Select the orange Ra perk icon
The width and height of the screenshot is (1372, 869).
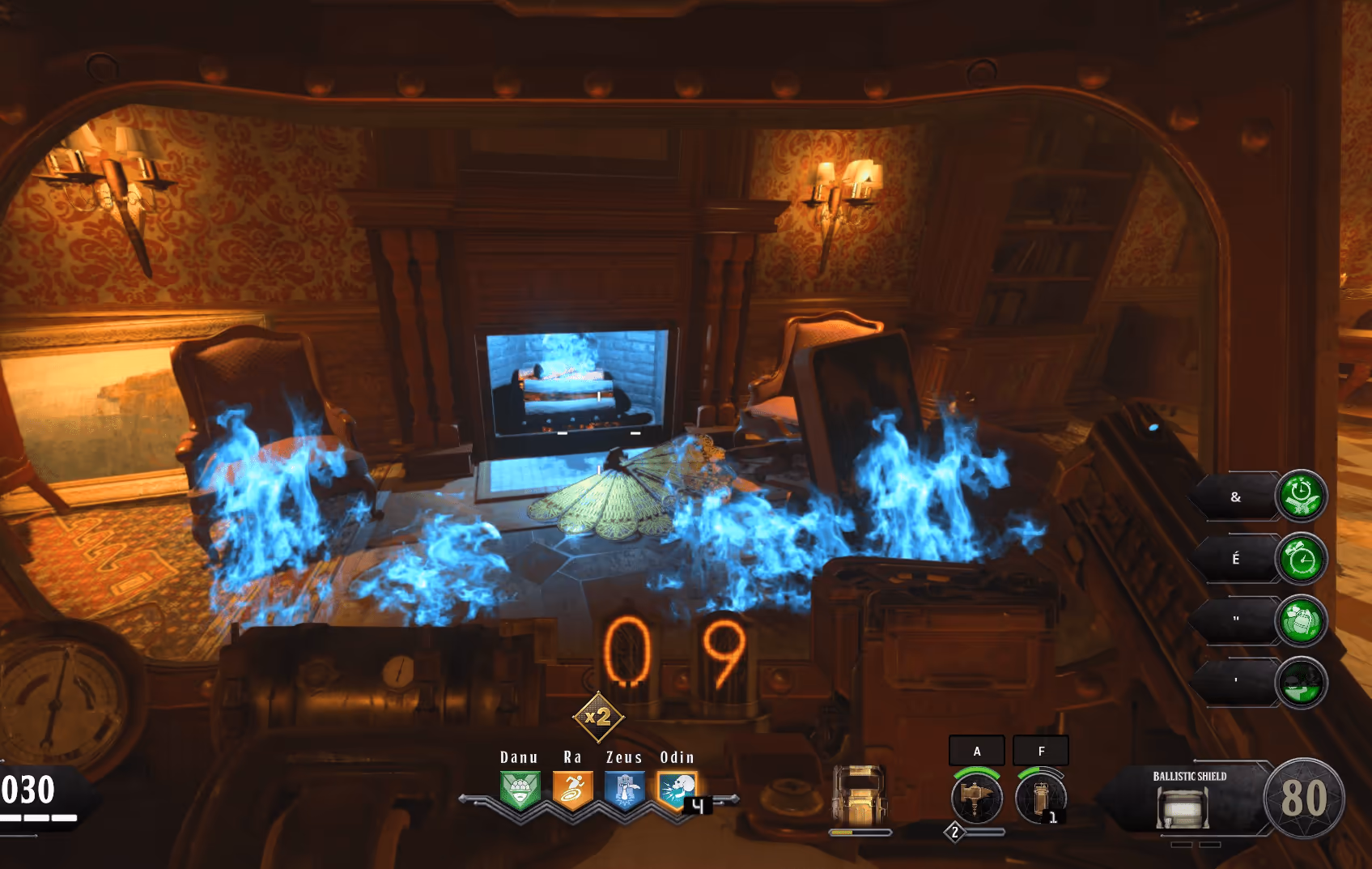572,790
